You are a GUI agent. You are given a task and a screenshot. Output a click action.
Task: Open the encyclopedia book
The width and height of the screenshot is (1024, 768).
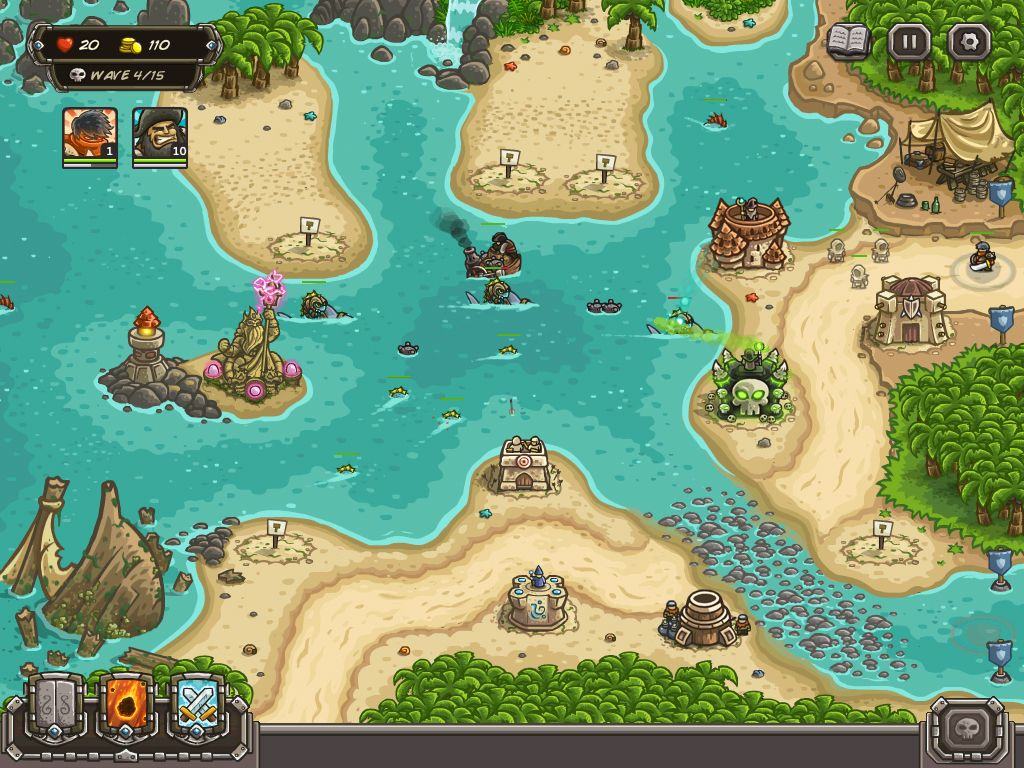[x=848, y=42]
